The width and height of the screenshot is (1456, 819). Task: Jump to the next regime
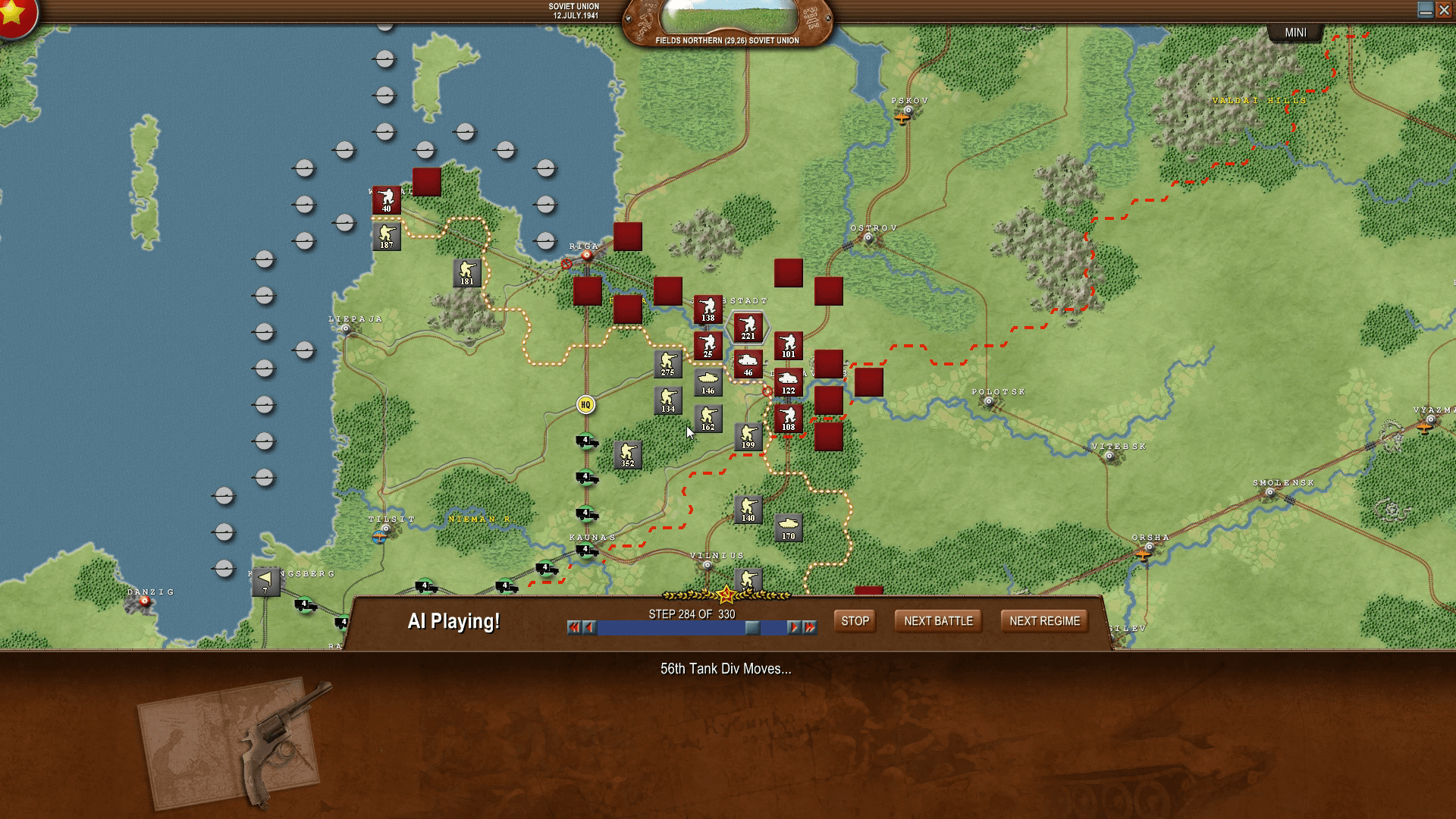(x=1044, y=621)
